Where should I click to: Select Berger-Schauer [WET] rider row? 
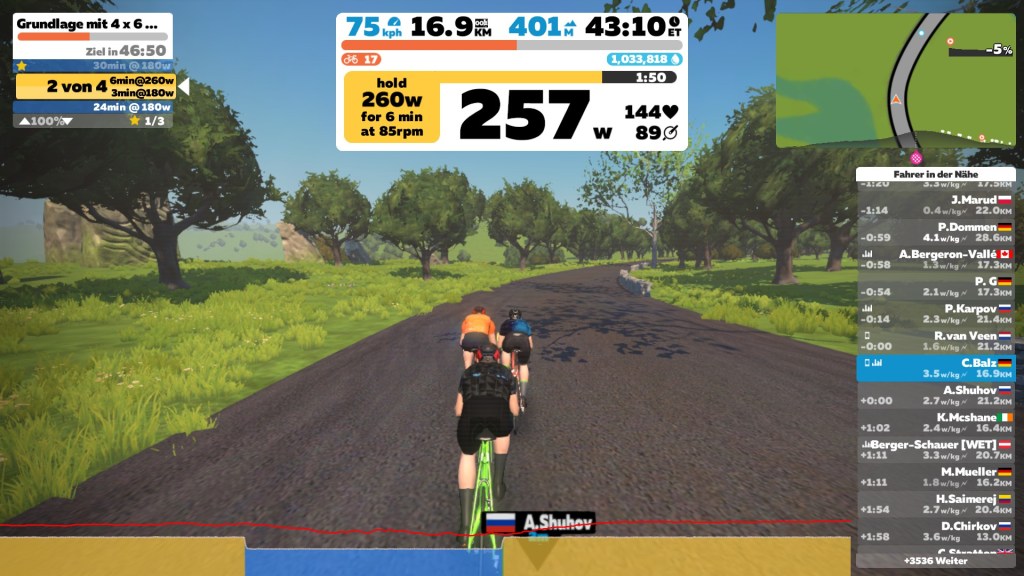coord(935,449)
